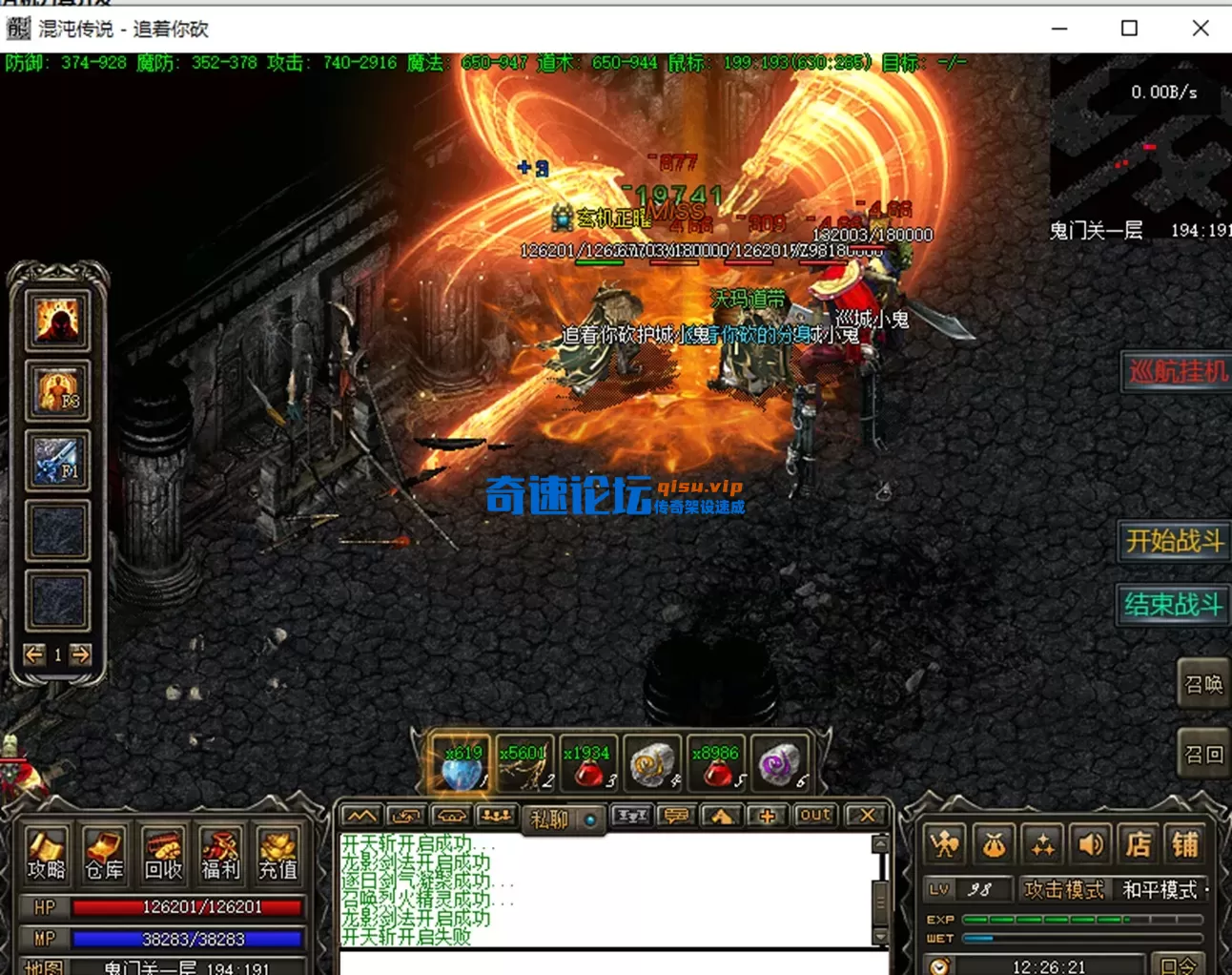Open the 充值 recharge button

point(278,855)
